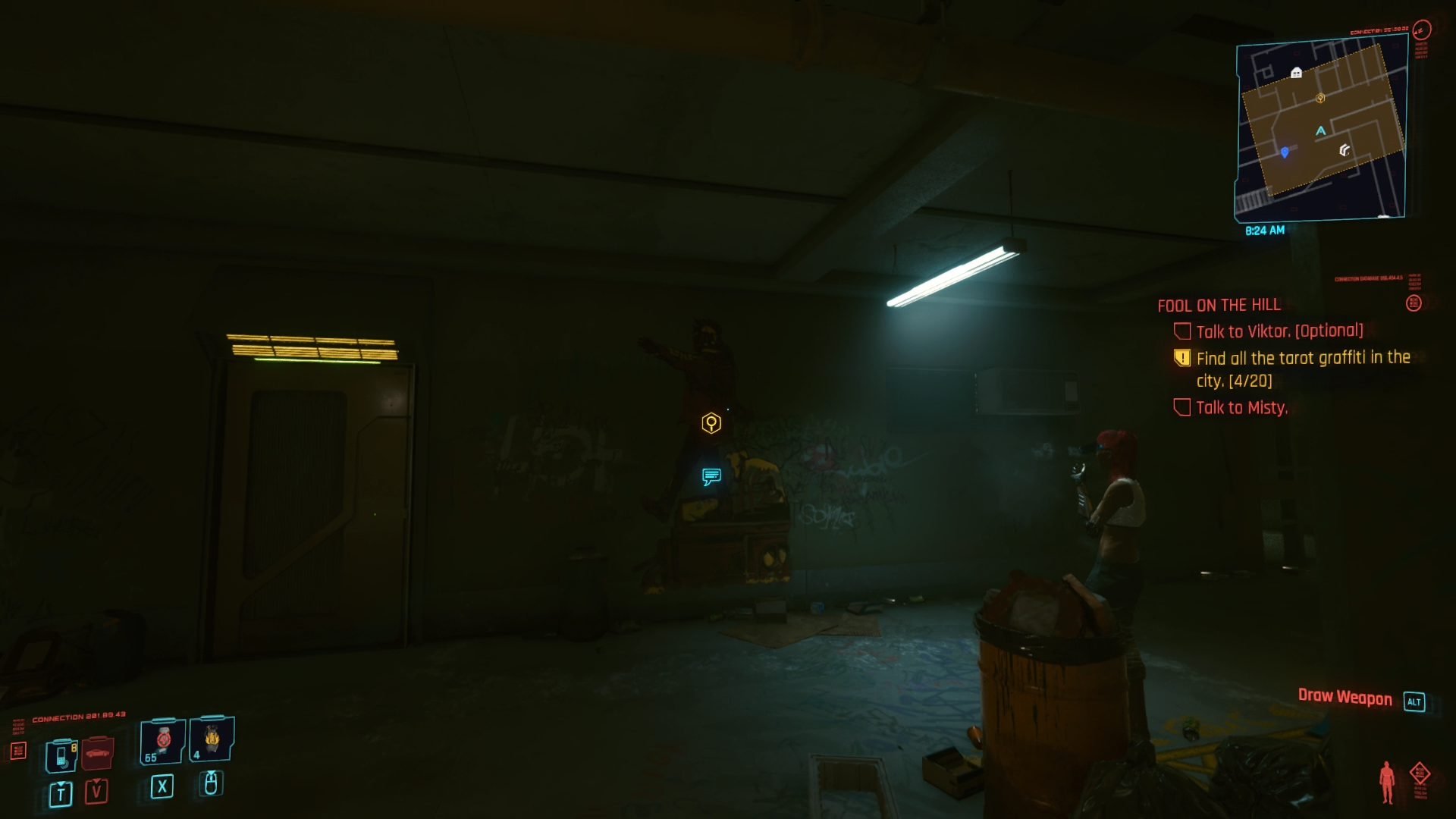Open the phone slot in the quick bar
Image resolution: width=1456 pixels, height=819 pixels.
point(61,755)
